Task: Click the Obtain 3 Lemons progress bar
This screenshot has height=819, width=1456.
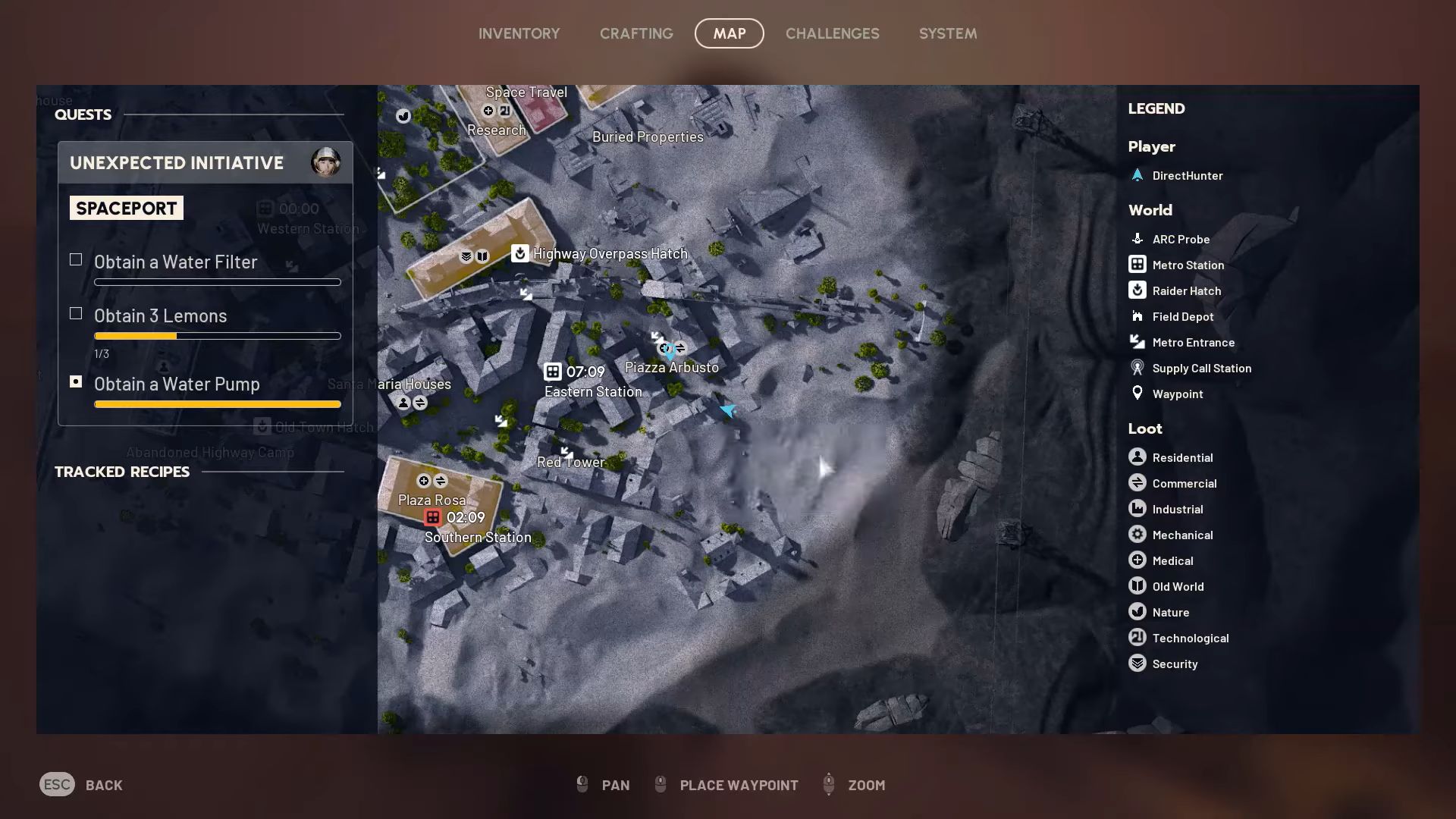Action: coord(217,336)
